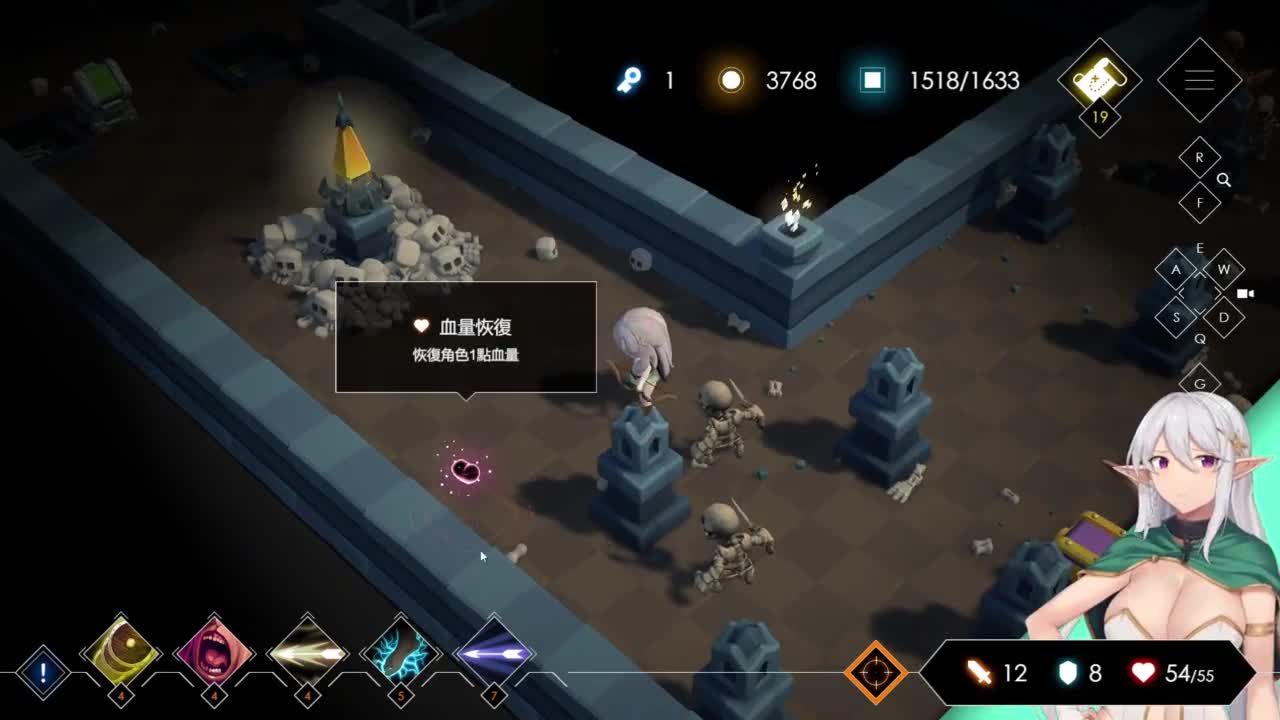1280x720 pixels.
Task: Activate the yellow wooden barrel skill
Action: [121, 653]
